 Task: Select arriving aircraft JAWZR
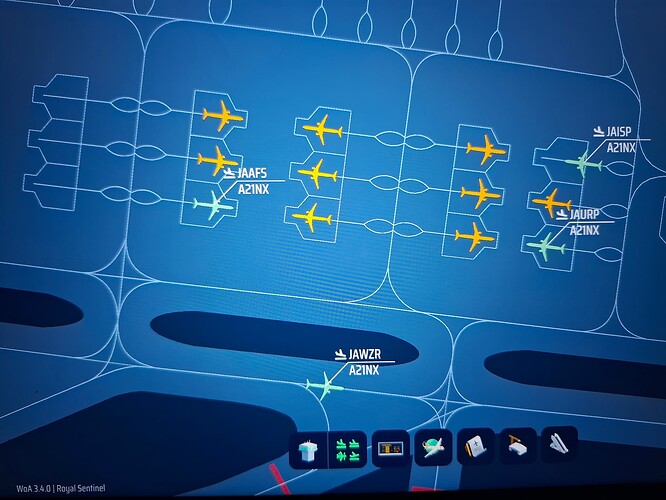[x=322, y=385]
